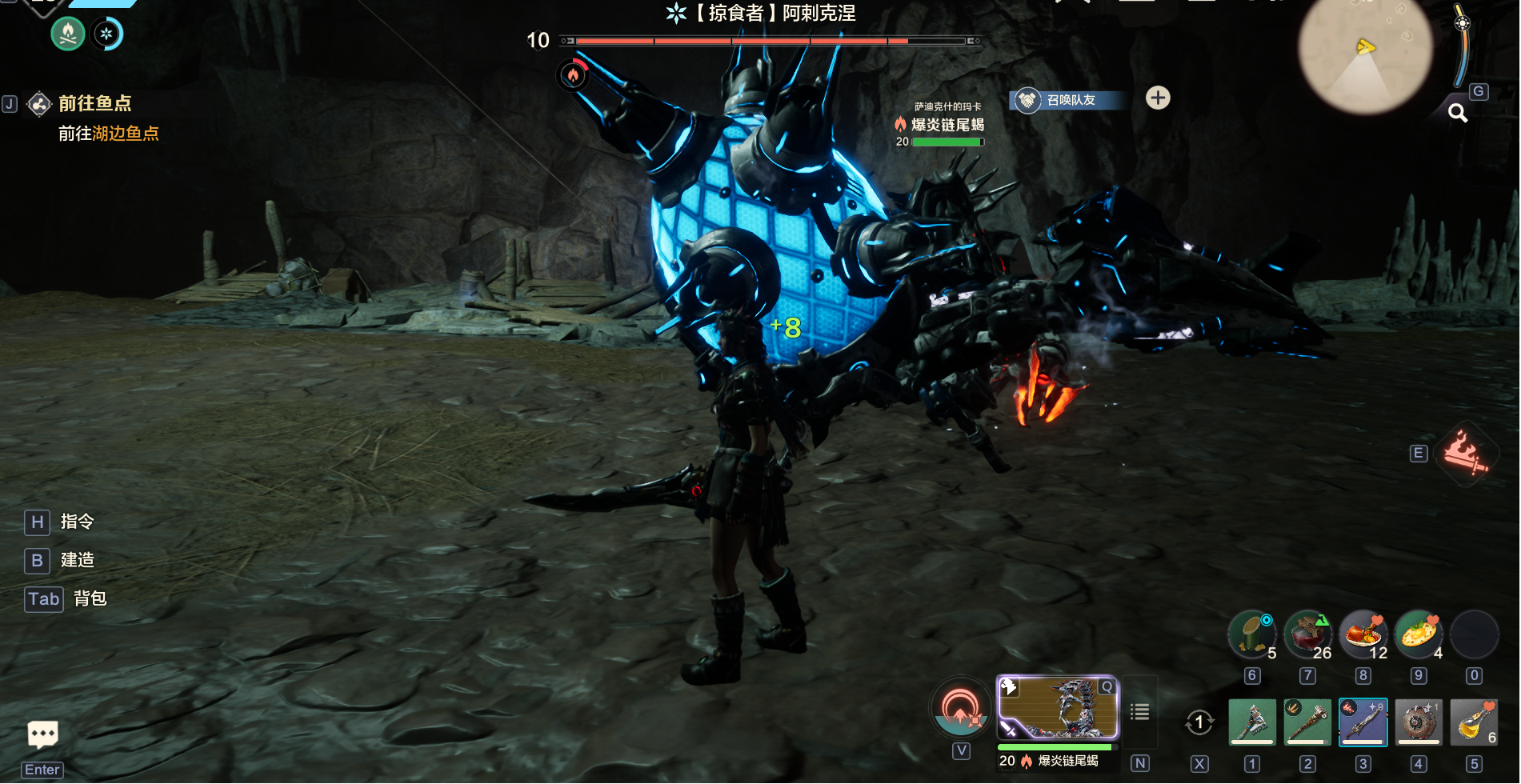The height and width of the screenshot is (784, 1521).
Task: Click the campfire buff status icon
Action: click(68, 34)
